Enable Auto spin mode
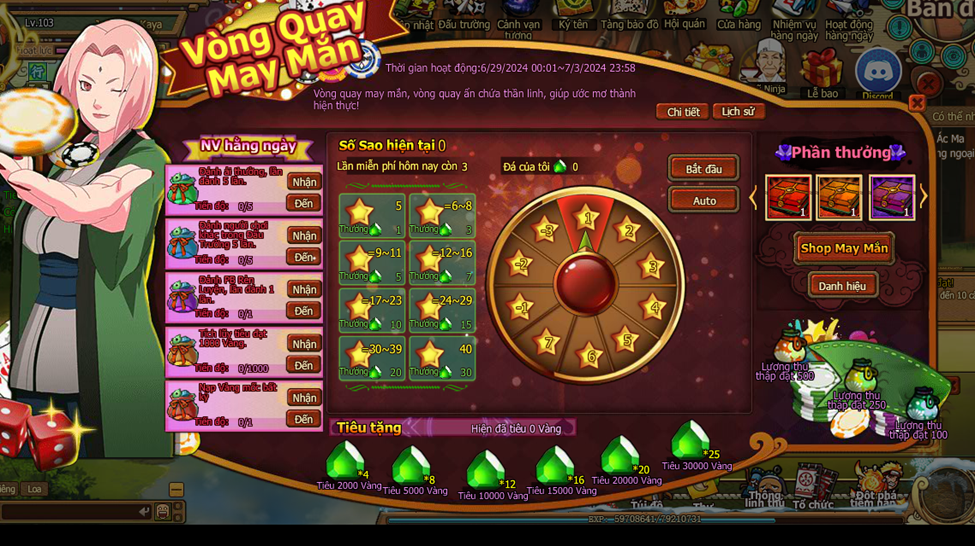 coord(703,200)
